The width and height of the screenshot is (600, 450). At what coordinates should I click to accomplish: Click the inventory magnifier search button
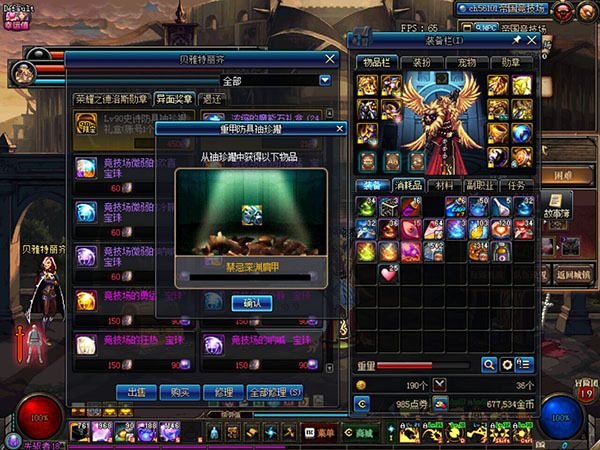pos(489,365)
